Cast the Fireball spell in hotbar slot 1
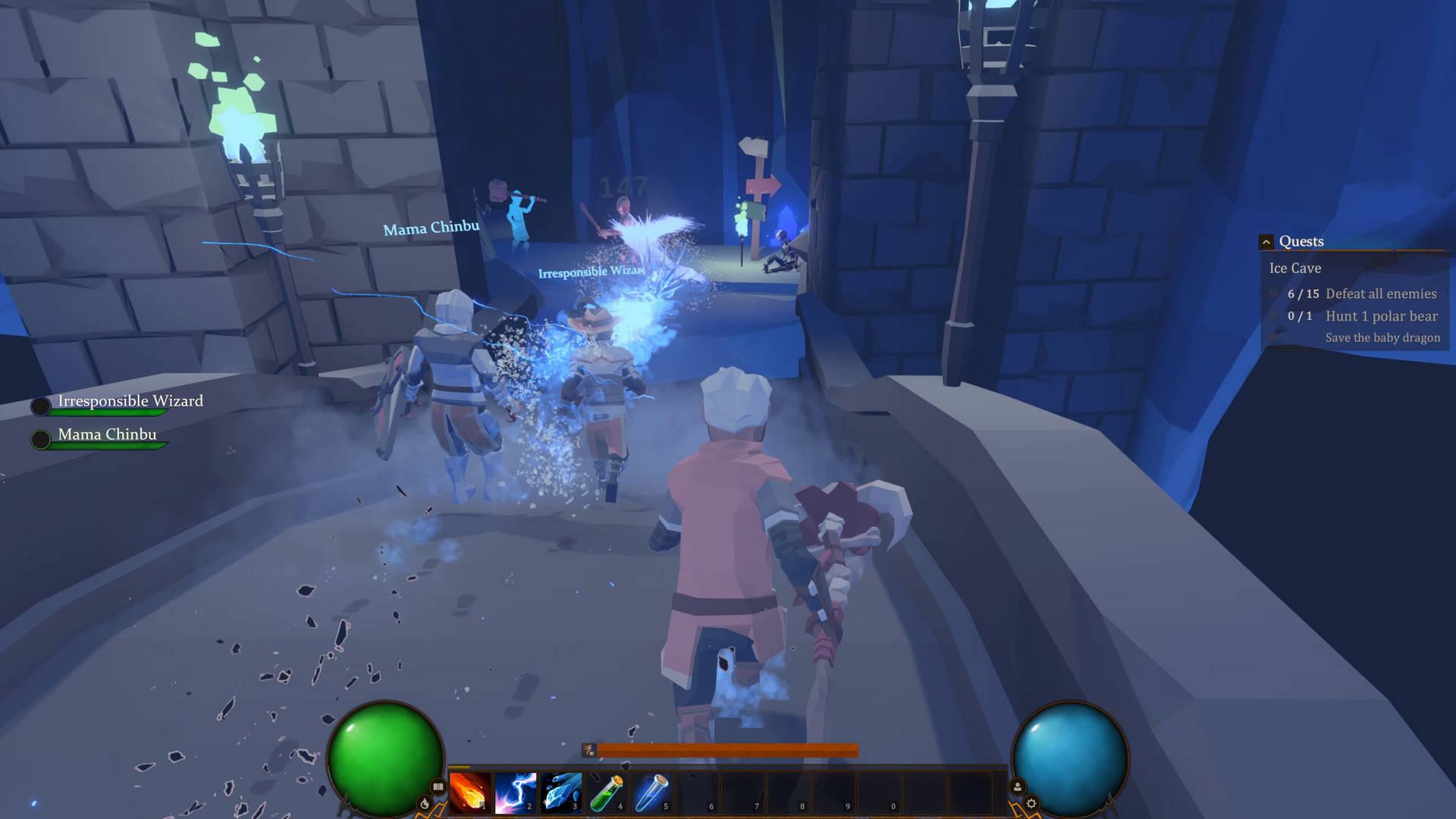This screenshot has height=819, width=1456. tap(469, 792)
